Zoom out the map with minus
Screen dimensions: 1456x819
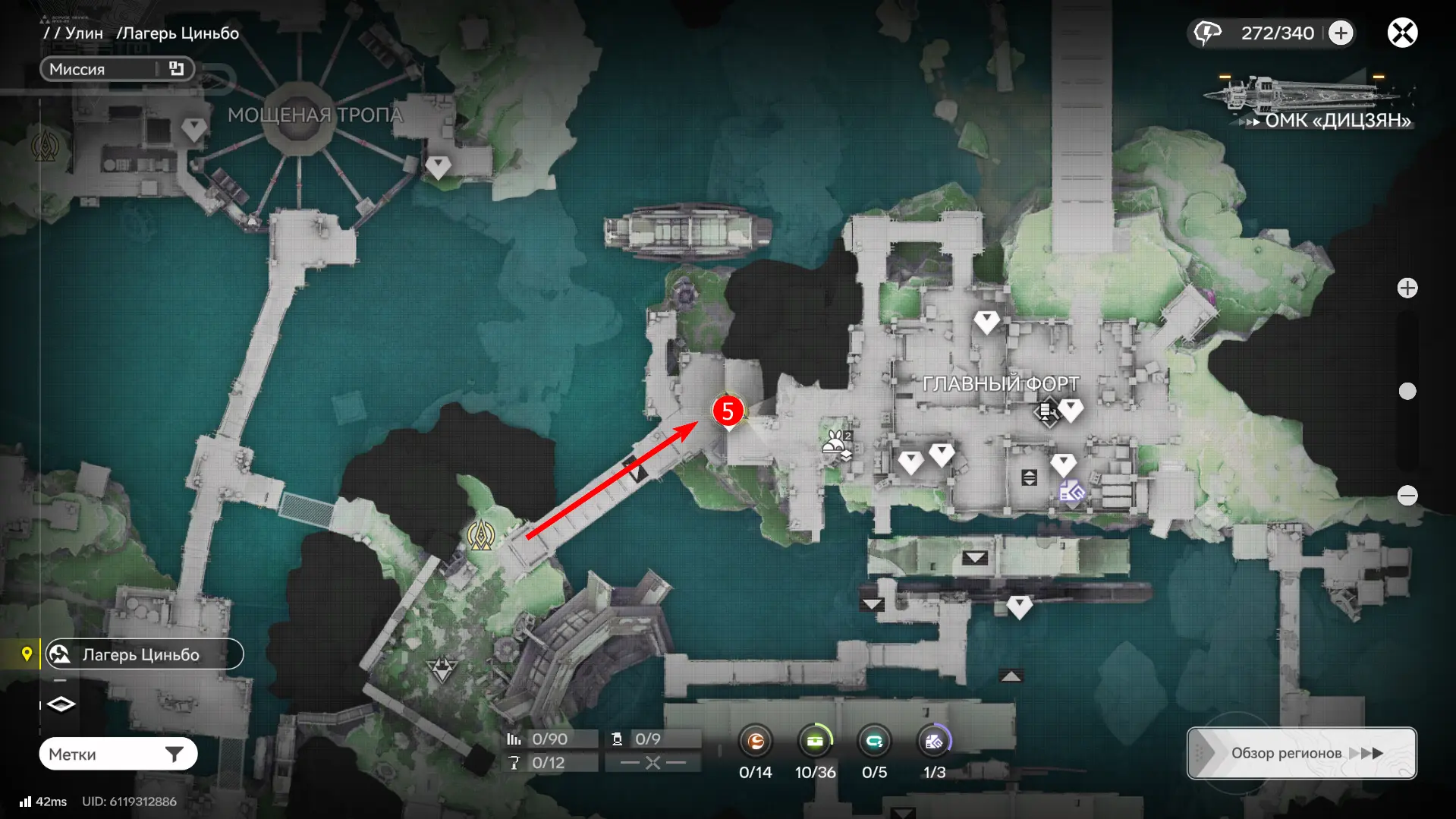point(1407,496)
